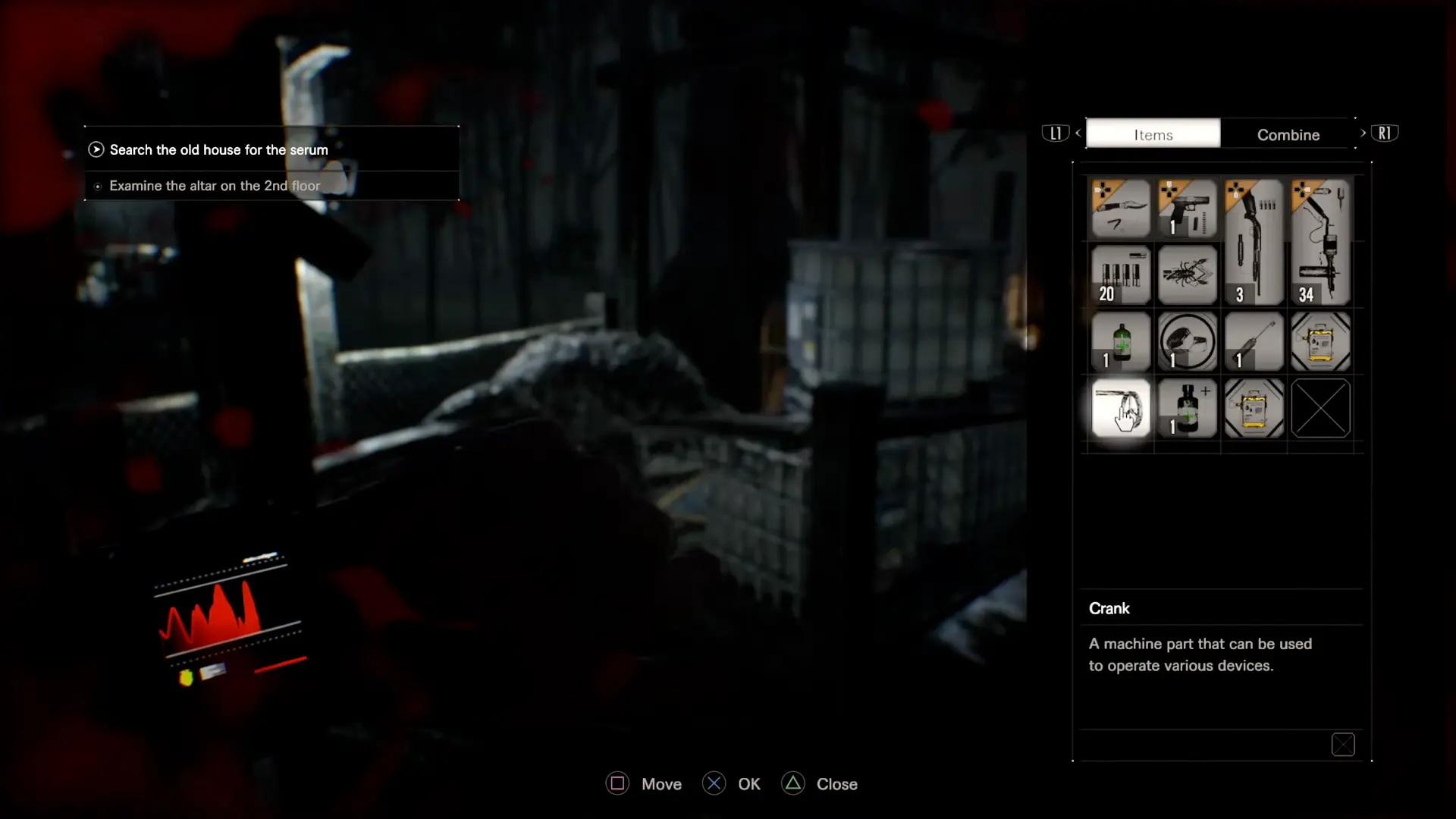Screen dimensions: 1456x819
Task: Select the scorpion-marked key item
Action: pyautogui.click(x=1187, y=275)
